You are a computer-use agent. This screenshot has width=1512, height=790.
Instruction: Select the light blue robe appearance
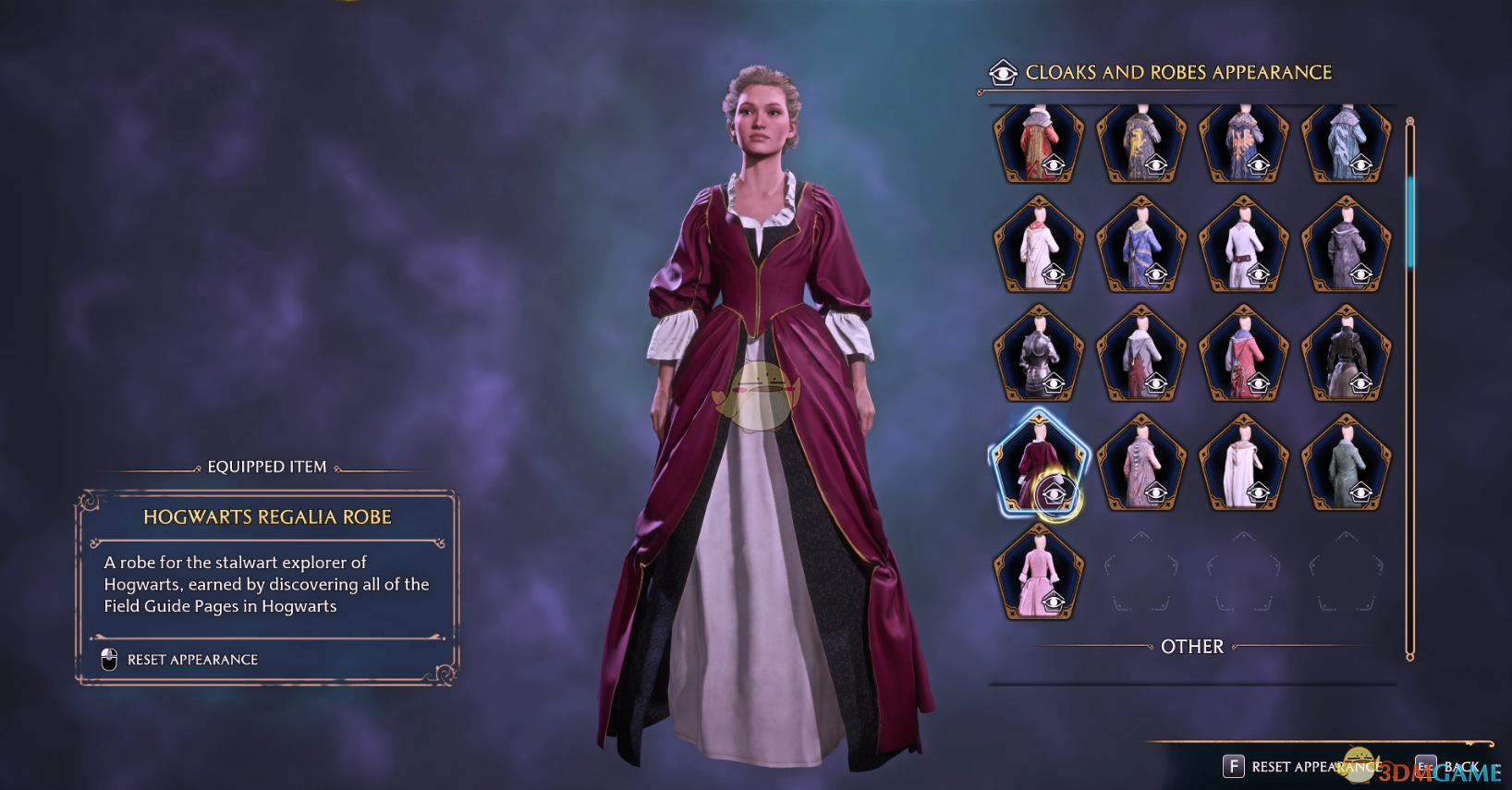point(1347,143)
